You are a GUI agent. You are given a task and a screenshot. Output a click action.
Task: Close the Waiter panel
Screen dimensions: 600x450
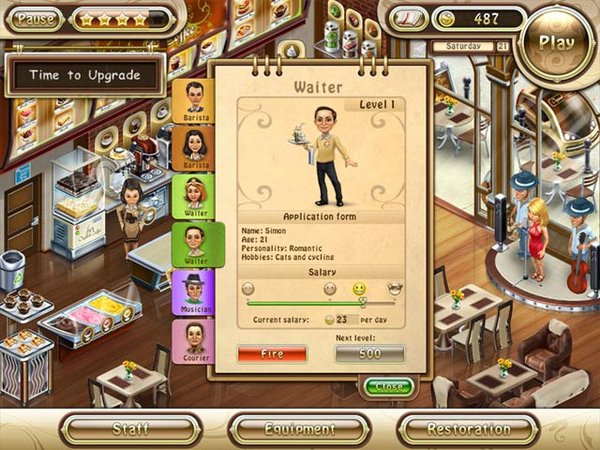point(388,386)
